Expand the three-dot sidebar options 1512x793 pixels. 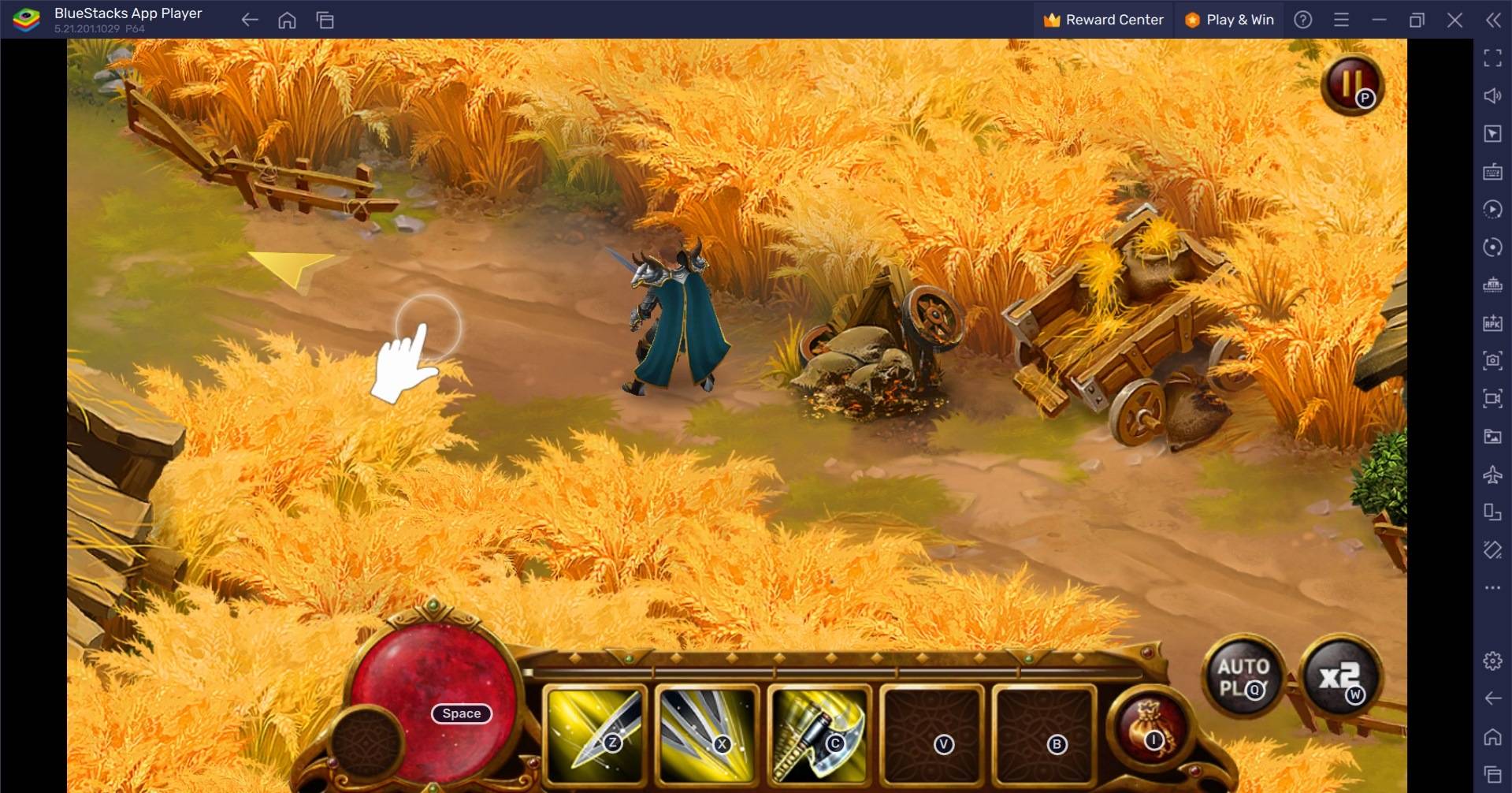point(1492,586)
